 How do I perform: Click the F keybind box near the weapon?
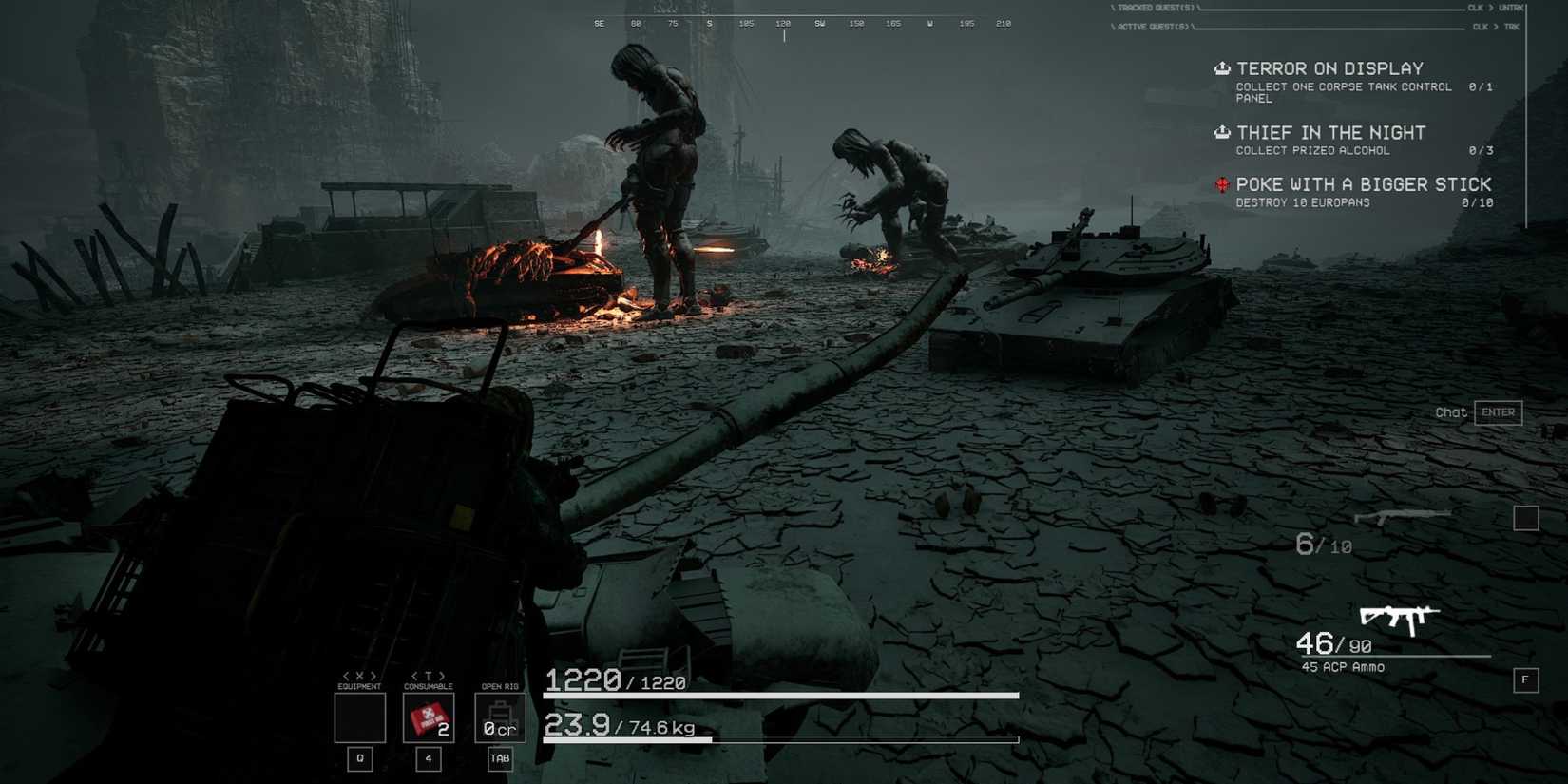click(x=1524, y=680)
